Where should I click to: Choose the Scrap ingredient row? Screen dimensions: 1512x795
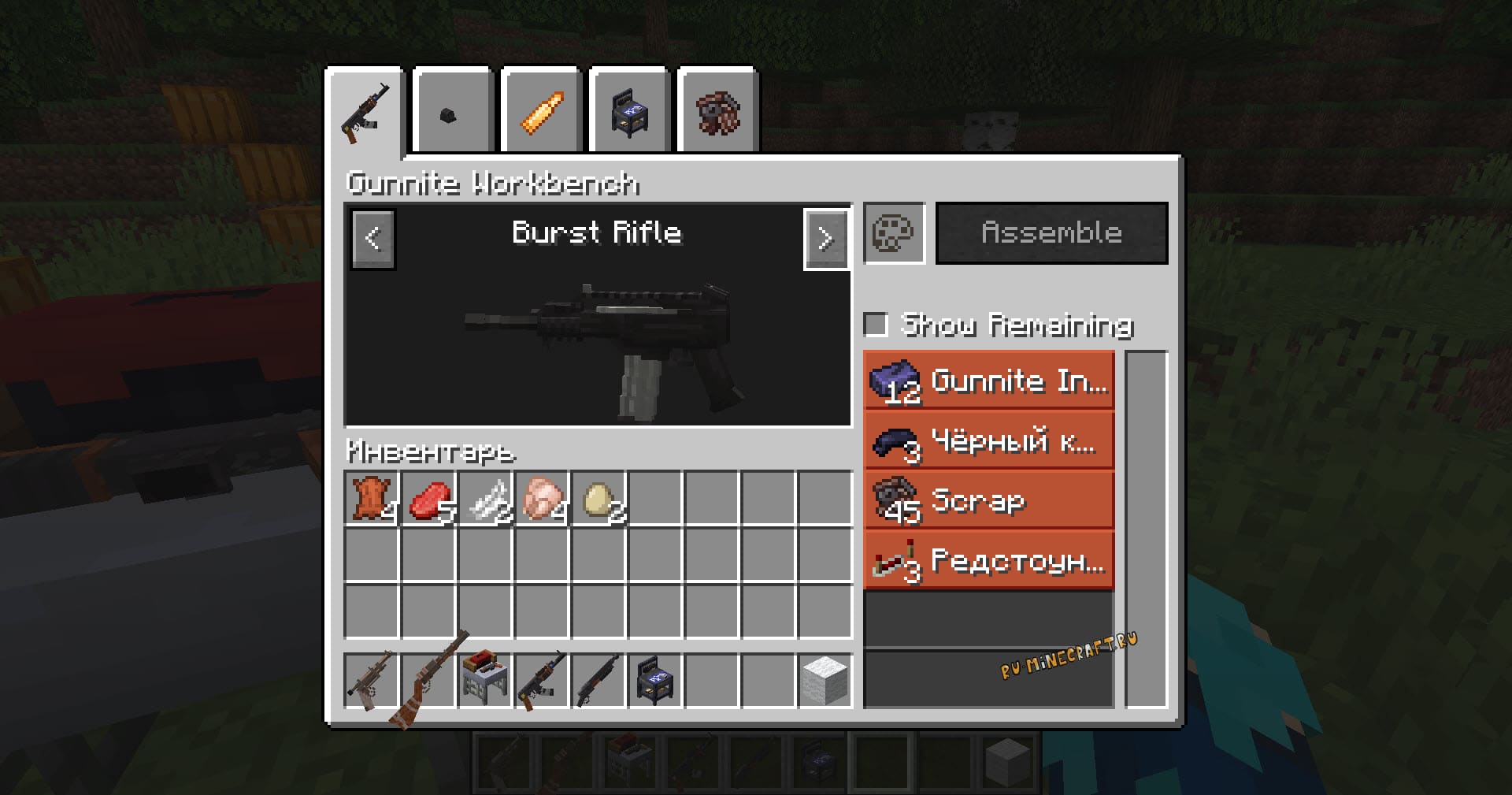pyautogui.click(x=989, y=501)
